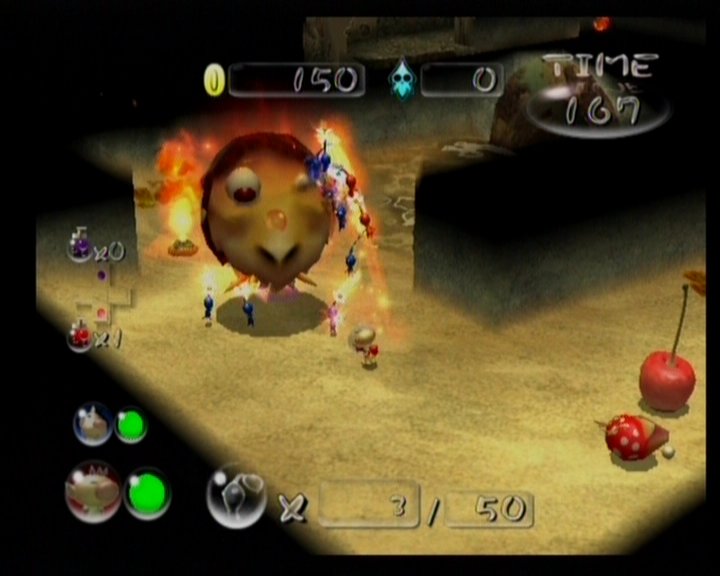Use the red ultra-spicy spray icon
This screenshot has width=720, height=576.
point(79,335)
